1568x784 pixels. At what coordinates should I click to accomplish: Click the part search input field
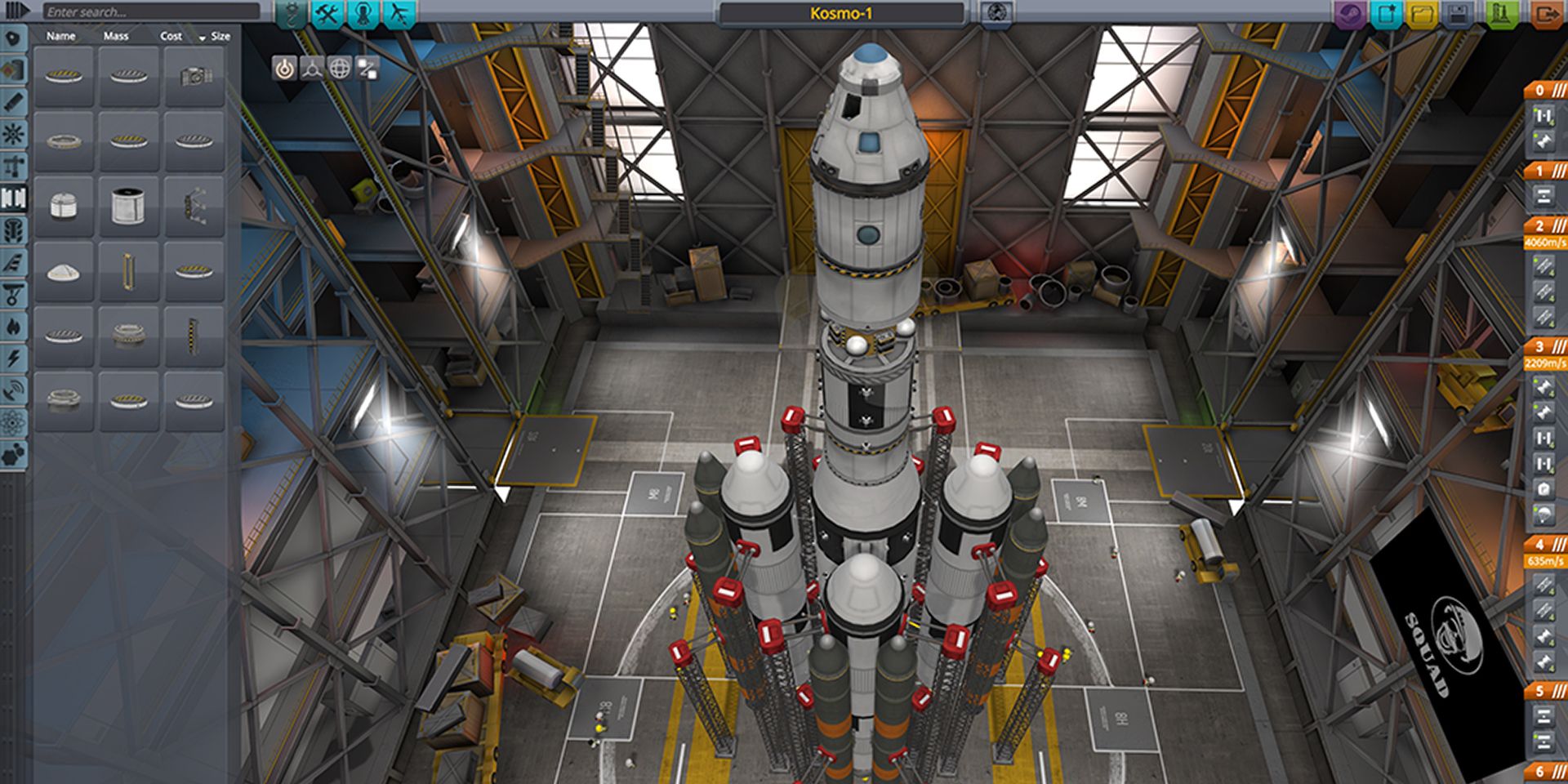151,11
